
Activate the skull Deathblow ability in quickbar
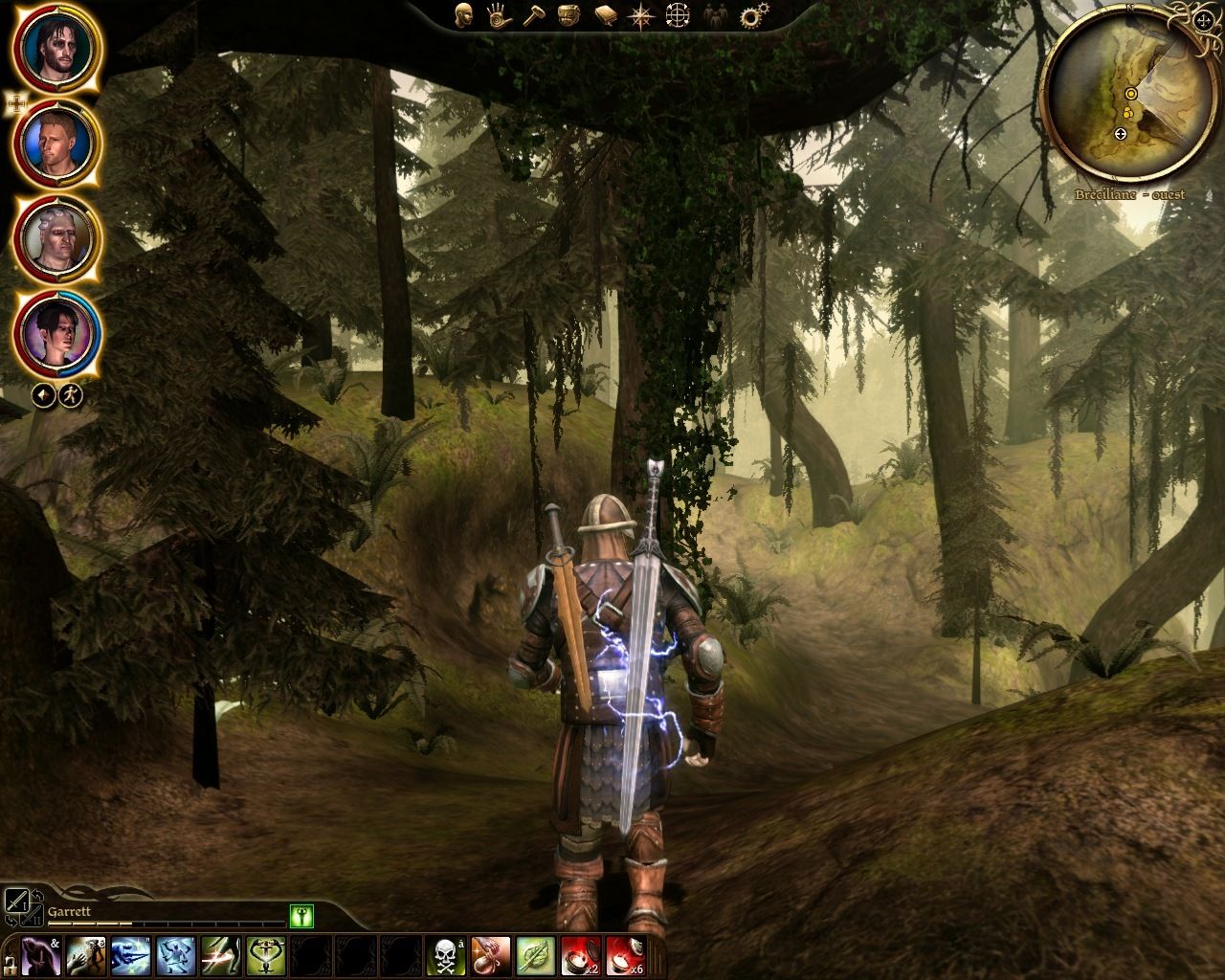[446, 958]
